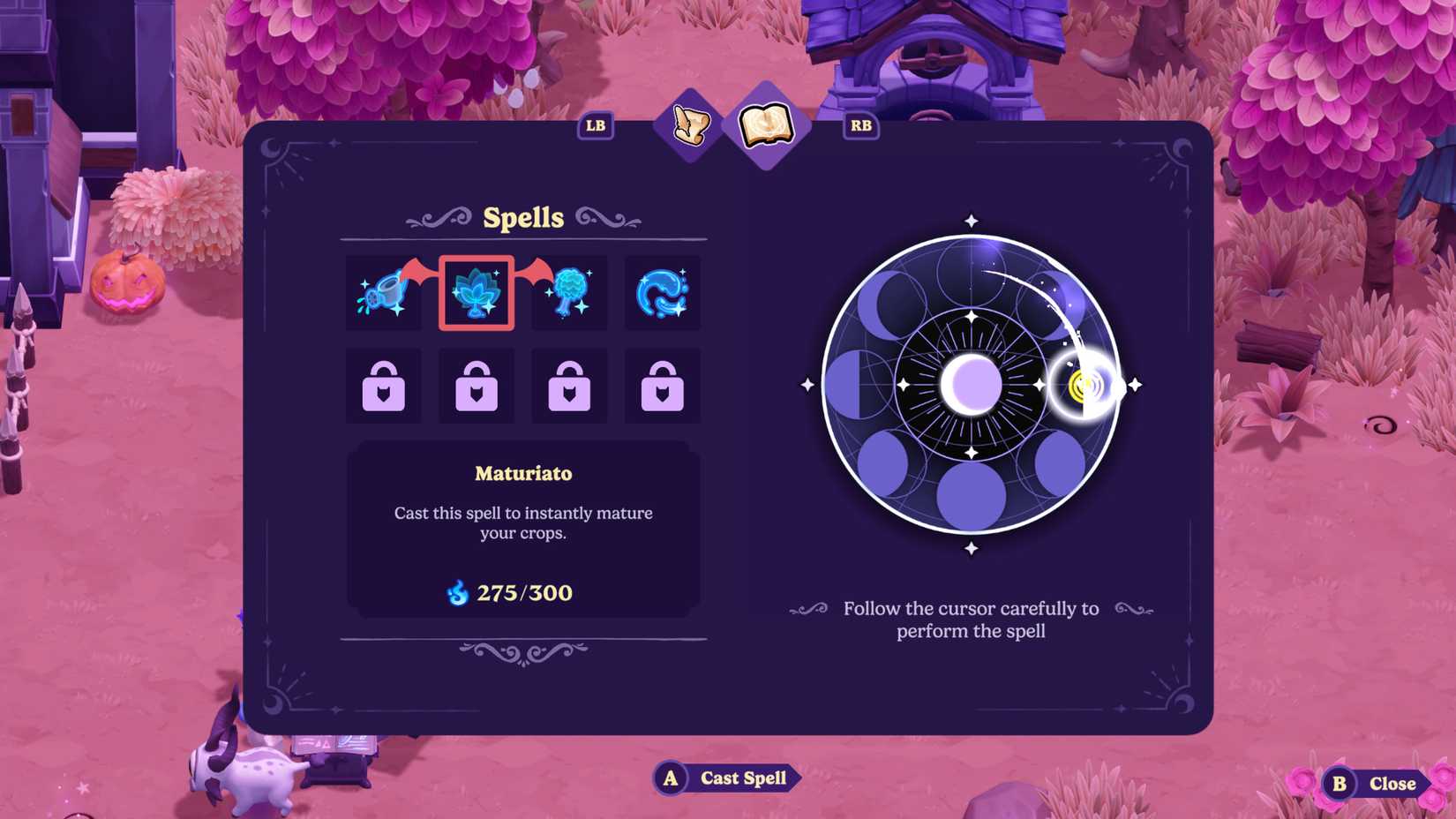
Task: Click the second locked spell slot
Action: [477, 386]
